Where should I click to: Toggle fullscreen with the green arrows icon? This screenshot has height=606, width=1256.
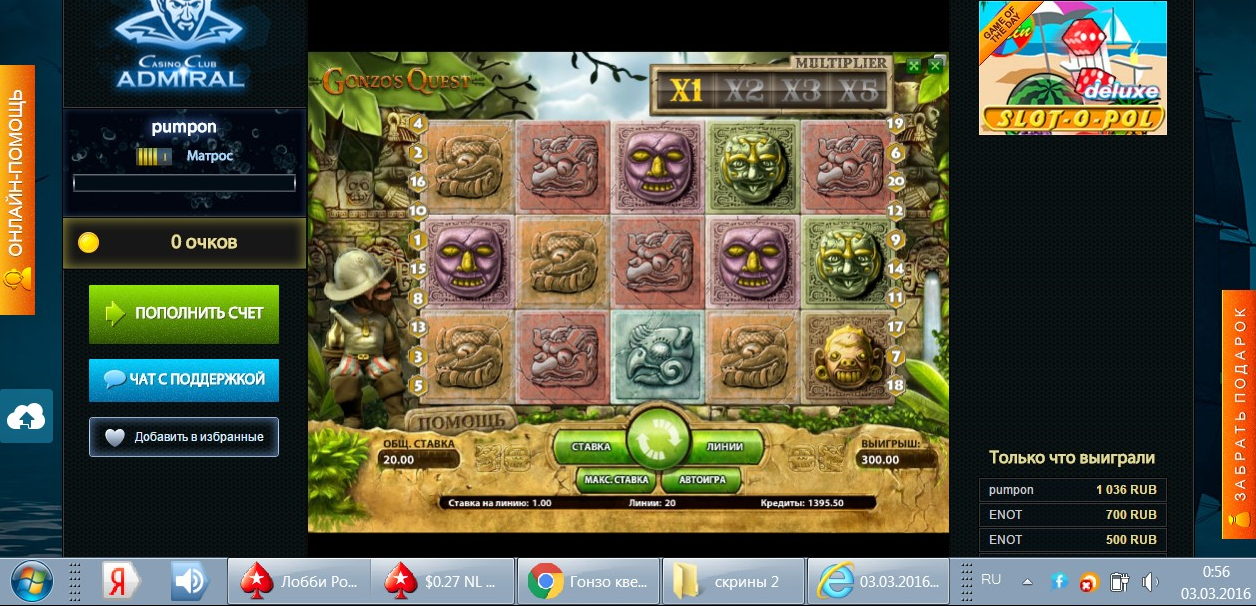click(x=913, y=66)
